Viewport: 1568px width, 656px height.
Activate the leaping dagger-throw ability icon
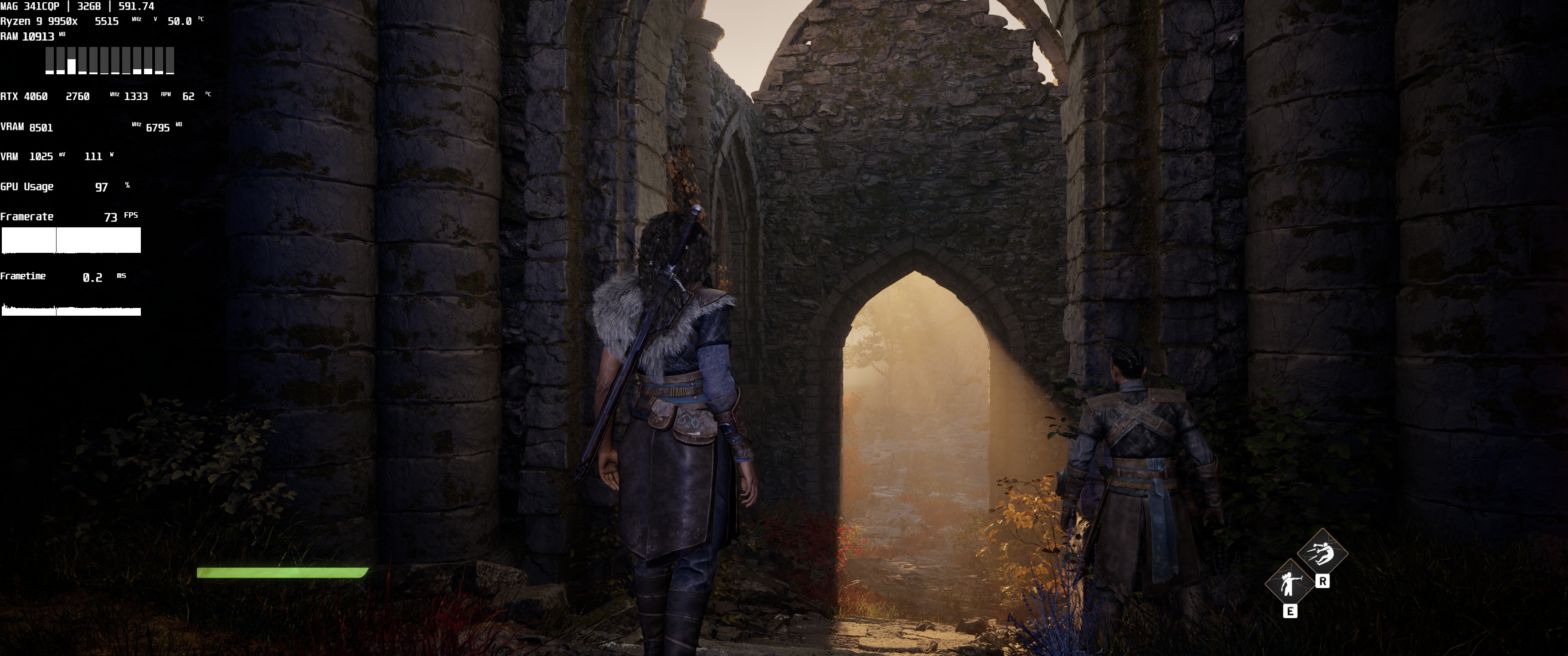coord(1322,553)
